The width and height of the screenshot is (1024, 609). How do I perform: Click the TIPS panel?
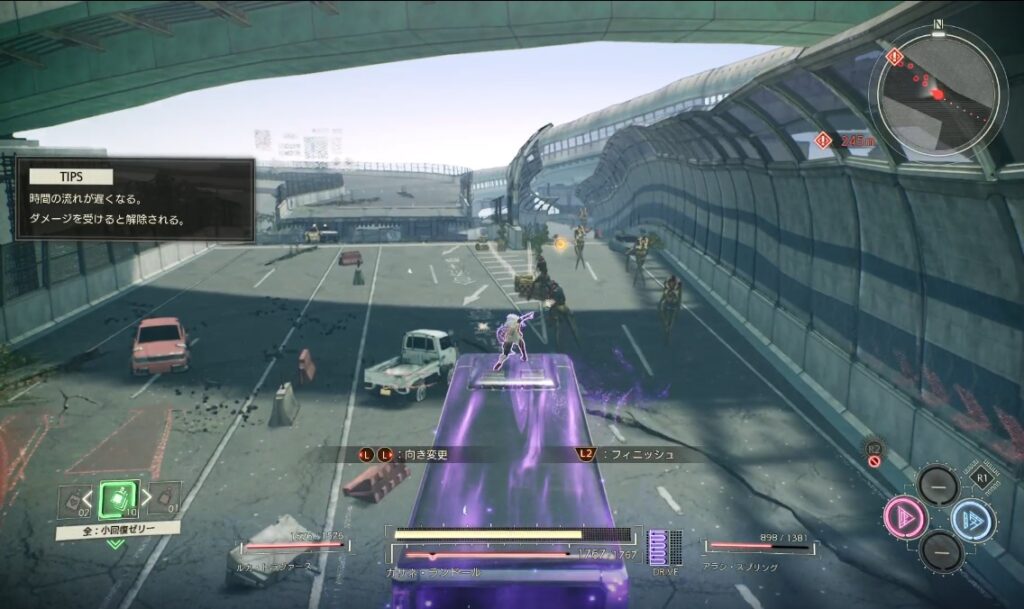click(134, 199)
